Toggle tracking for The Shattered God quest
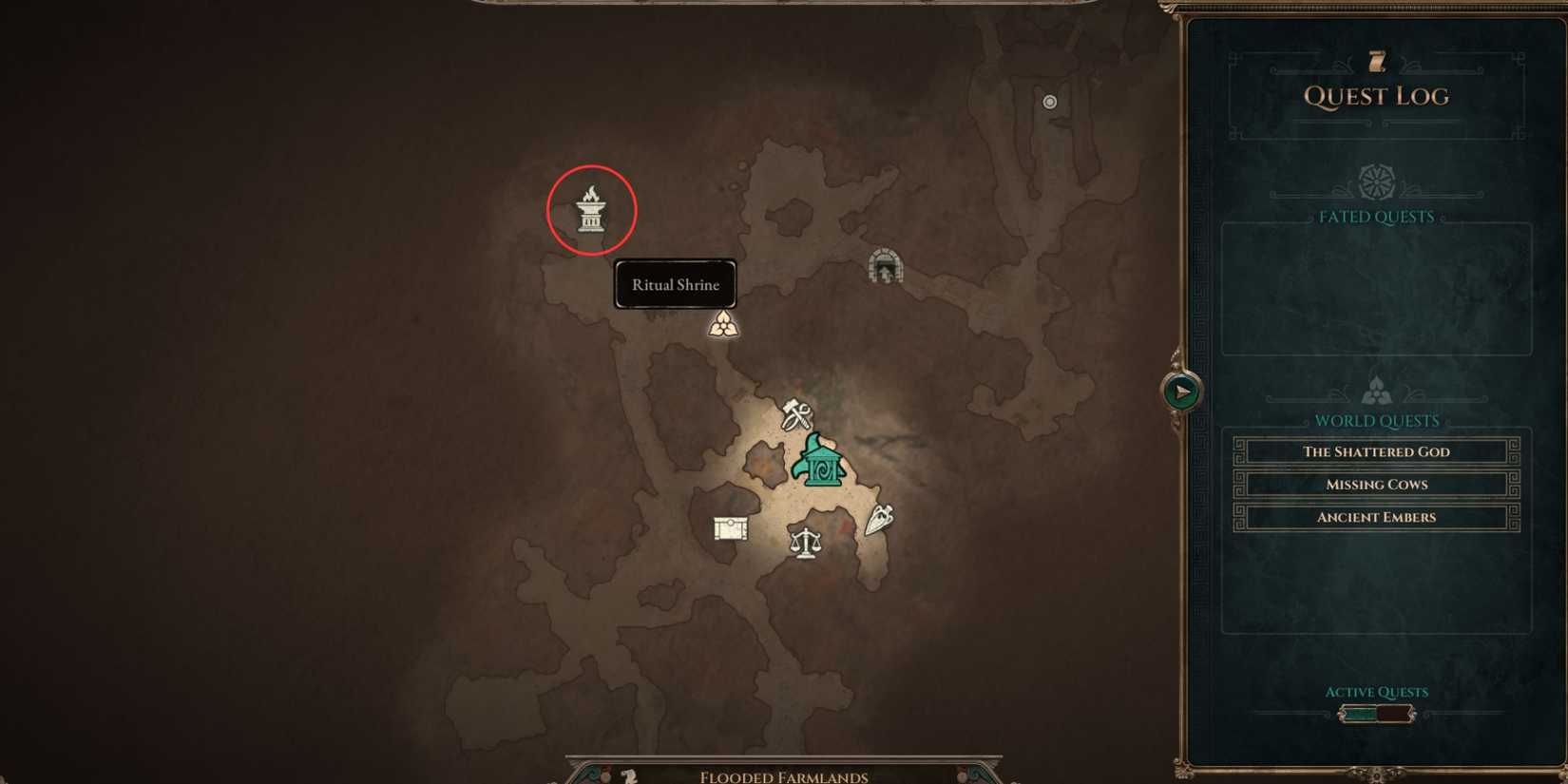 1376,451
